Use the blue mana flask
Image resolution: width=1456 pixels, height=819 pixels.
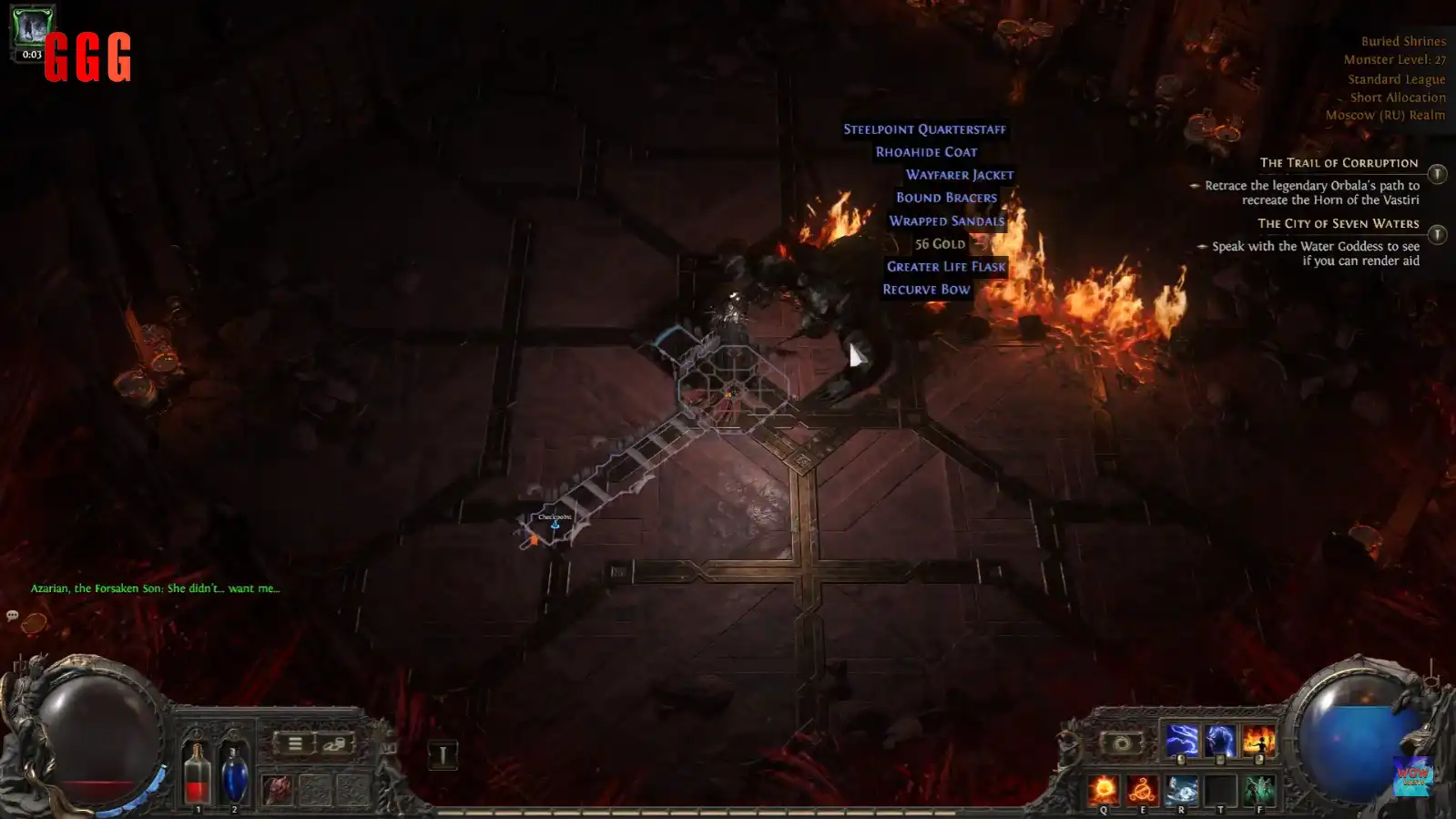234,774
